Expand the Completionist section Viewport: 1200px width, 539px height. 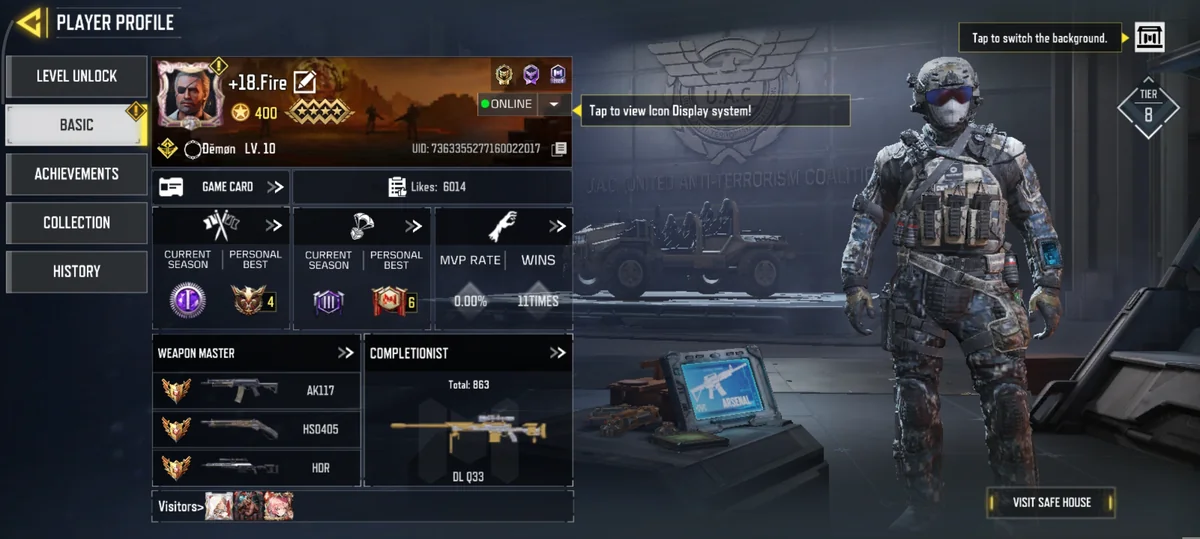[557, 353]
